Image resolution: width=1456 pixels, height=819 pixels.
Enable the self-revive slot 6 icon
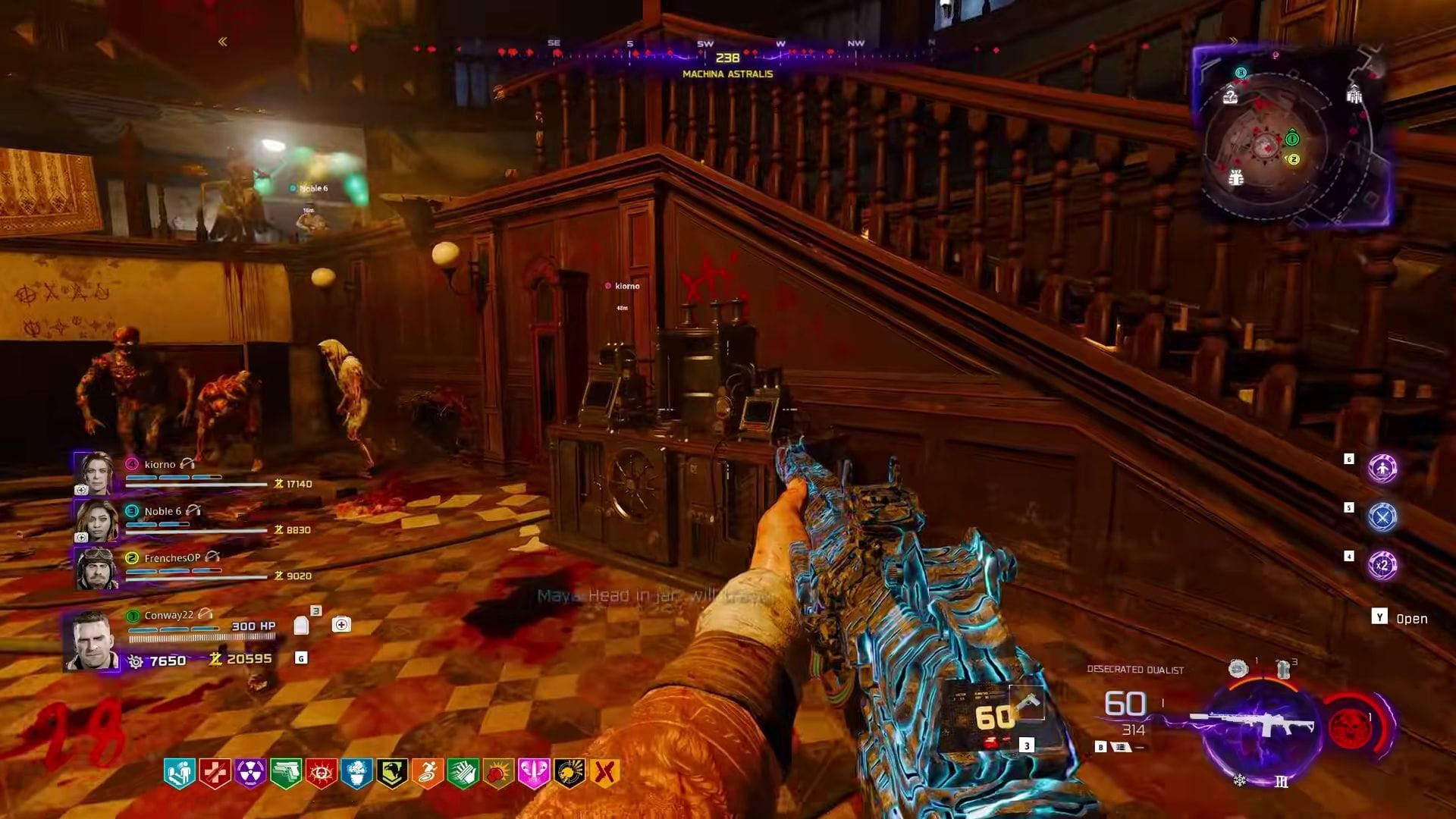pos(1382,469)
